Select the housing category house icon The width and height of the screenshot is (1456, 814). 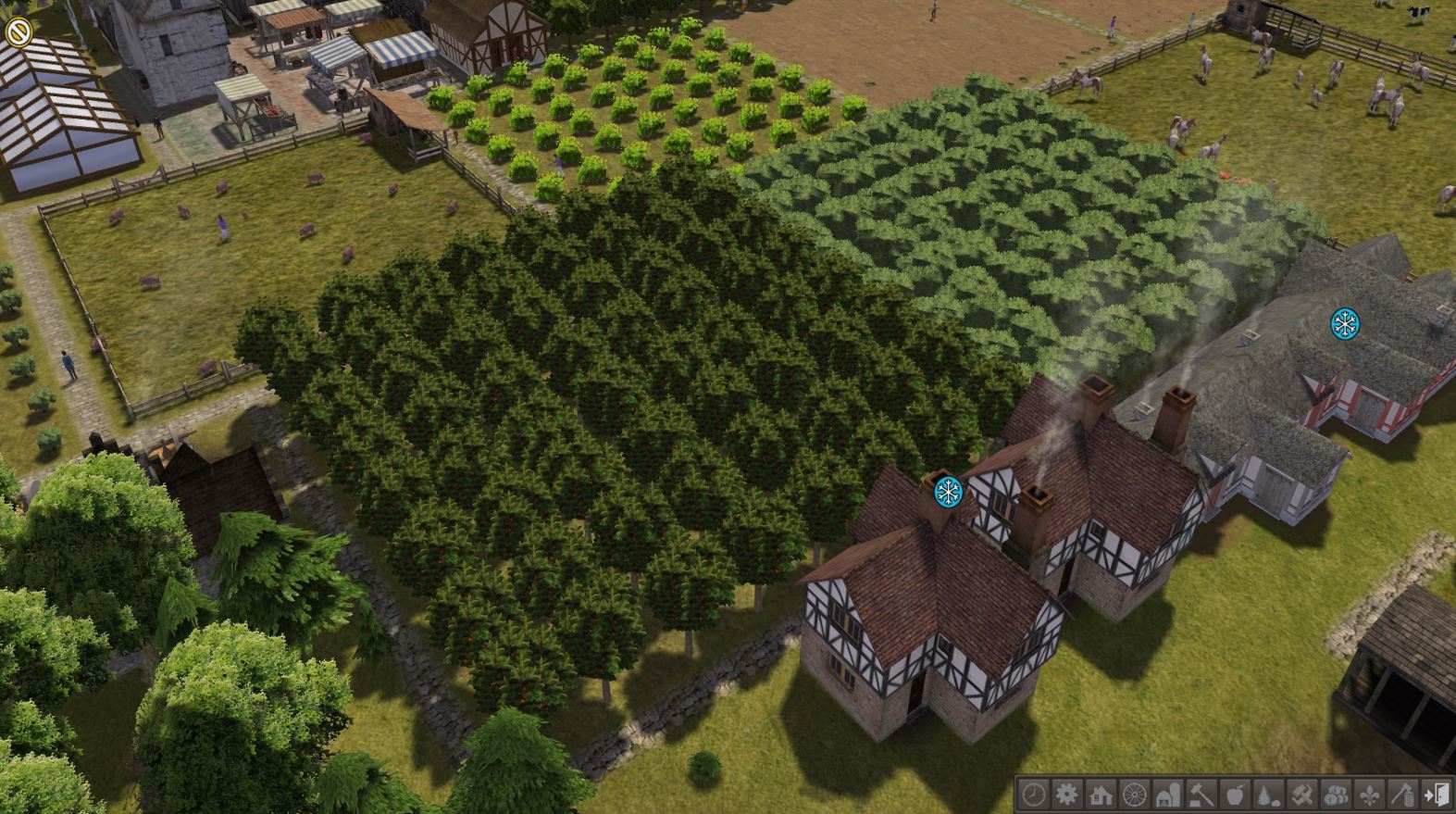coord(1101,794)
